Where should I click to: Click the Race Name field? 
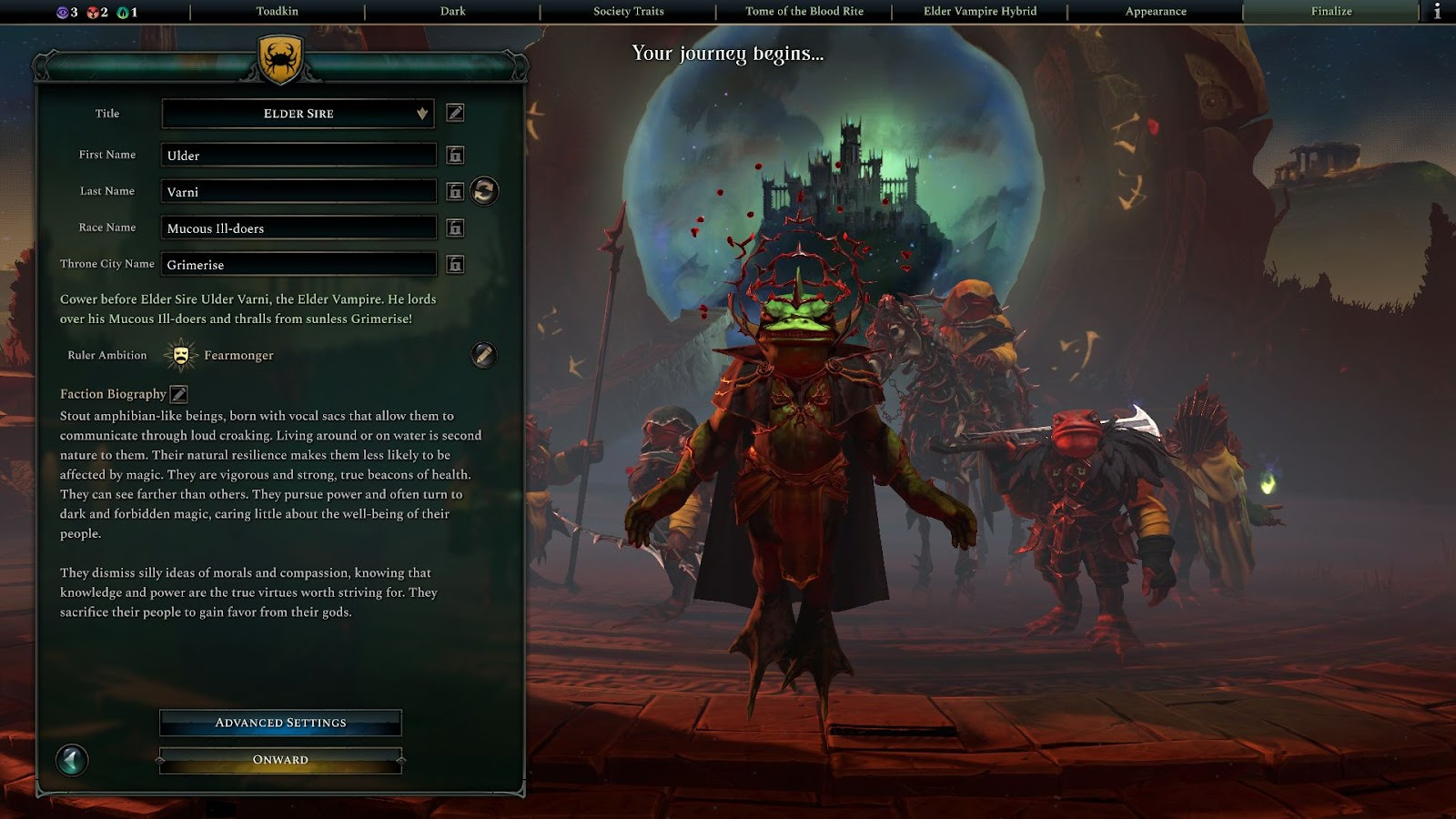pyautogui.click(x=298, y=228)
